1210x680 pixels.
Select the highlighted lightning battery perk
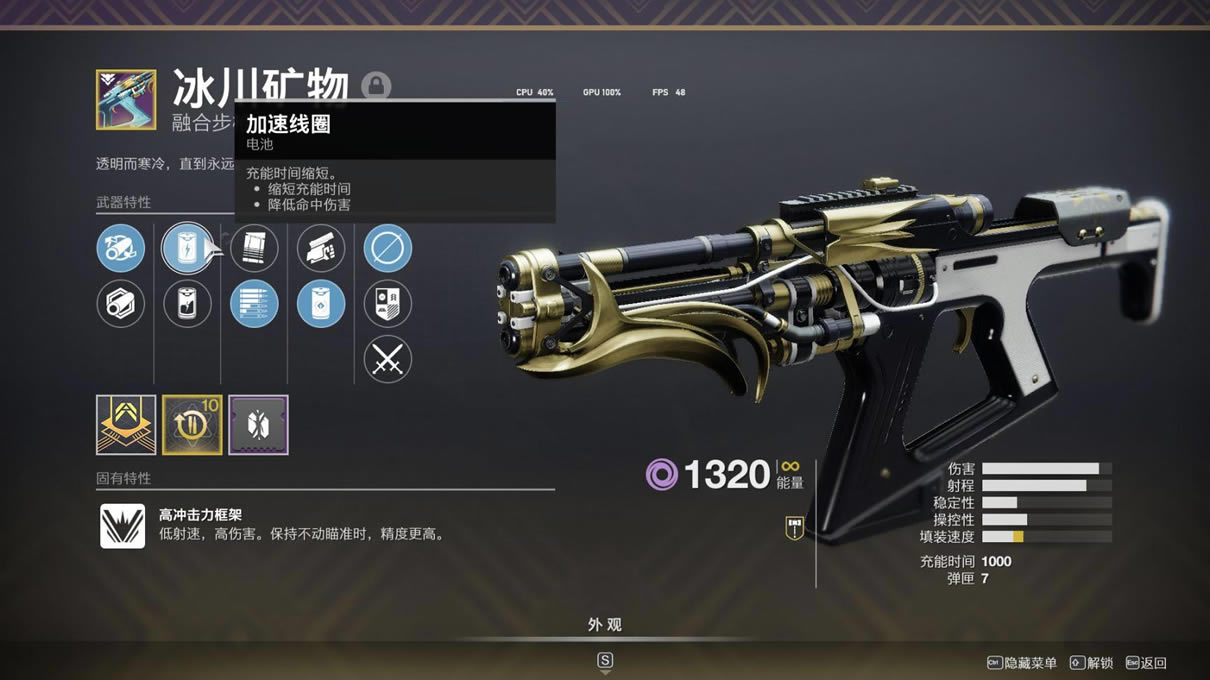[187, 248]
